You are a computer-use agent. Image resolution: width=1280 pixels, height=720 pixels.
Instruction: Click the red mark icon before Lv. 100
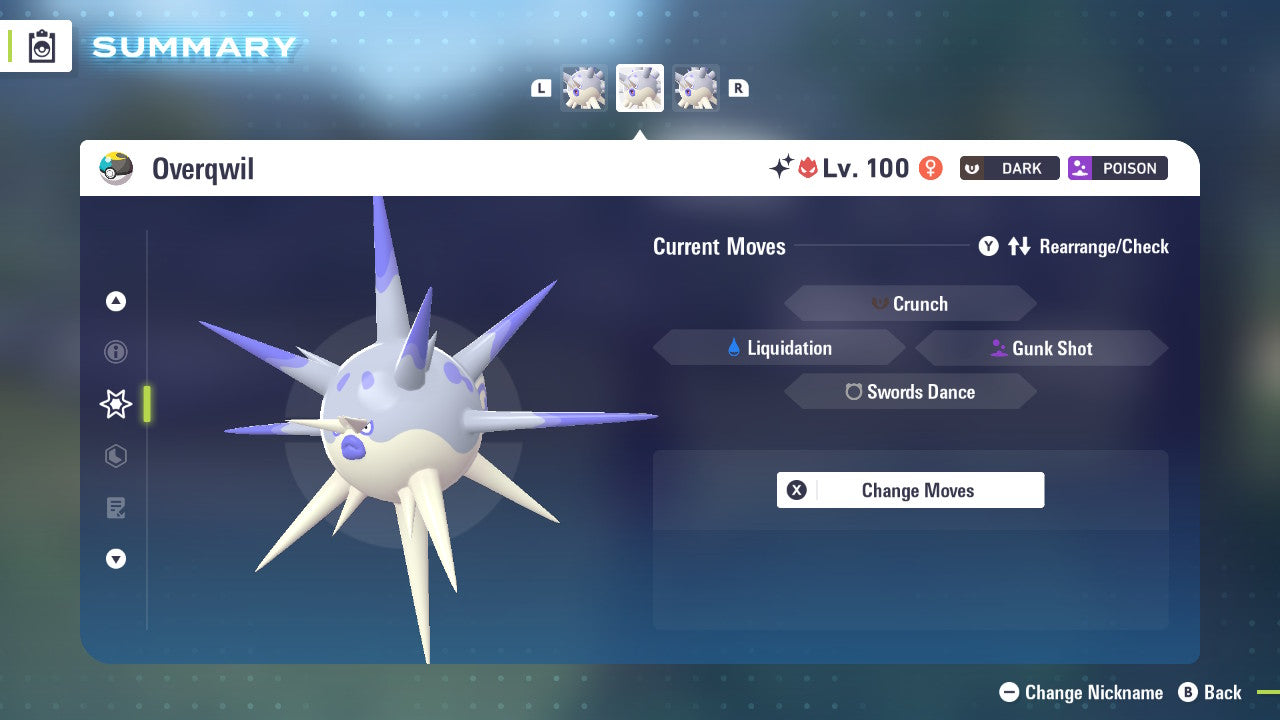pos(809,168)
